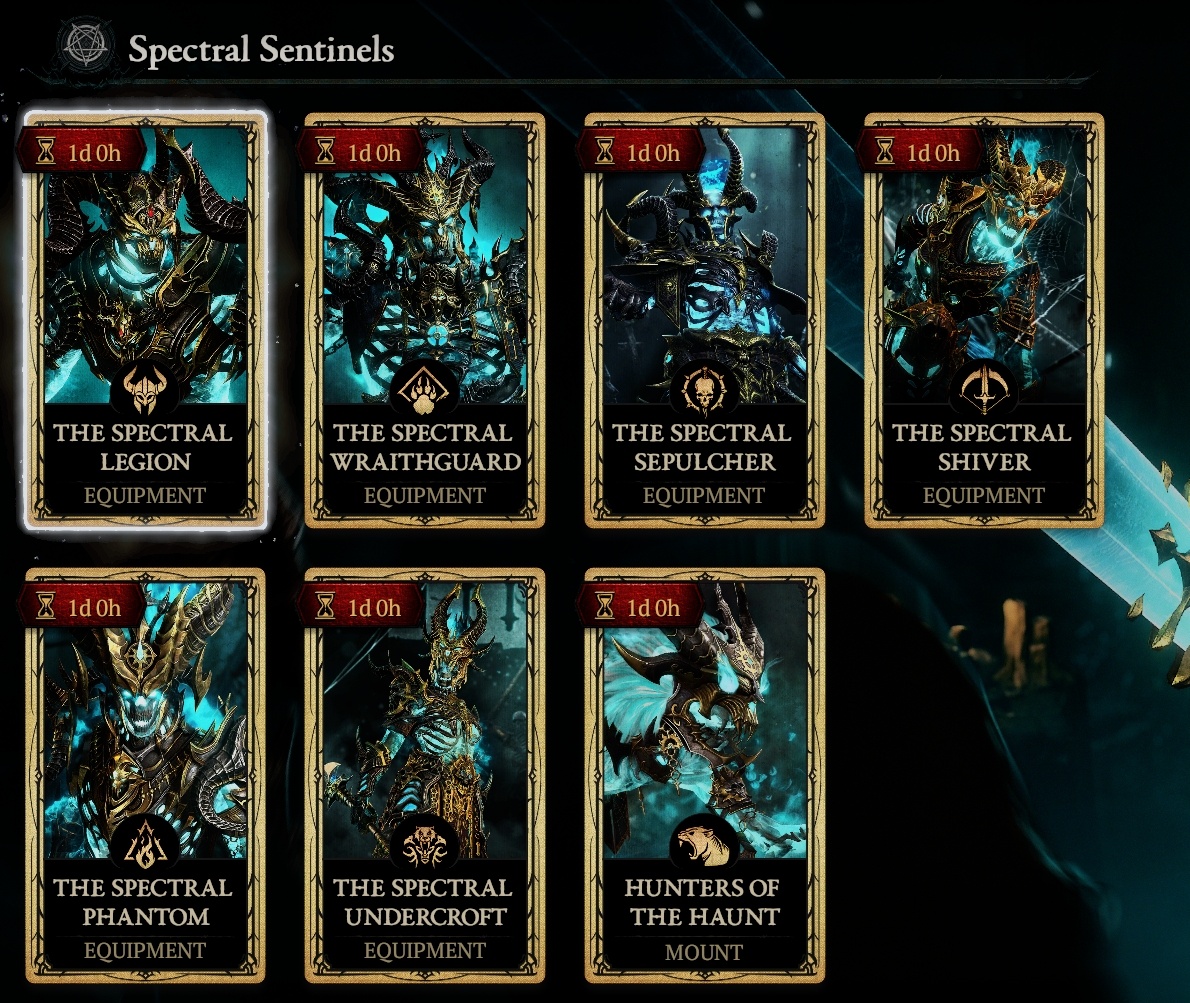This screenshot has height=1003, width=1190.
Task: Select the Hunters of the Haunt mount card
Action: (705, 775)
